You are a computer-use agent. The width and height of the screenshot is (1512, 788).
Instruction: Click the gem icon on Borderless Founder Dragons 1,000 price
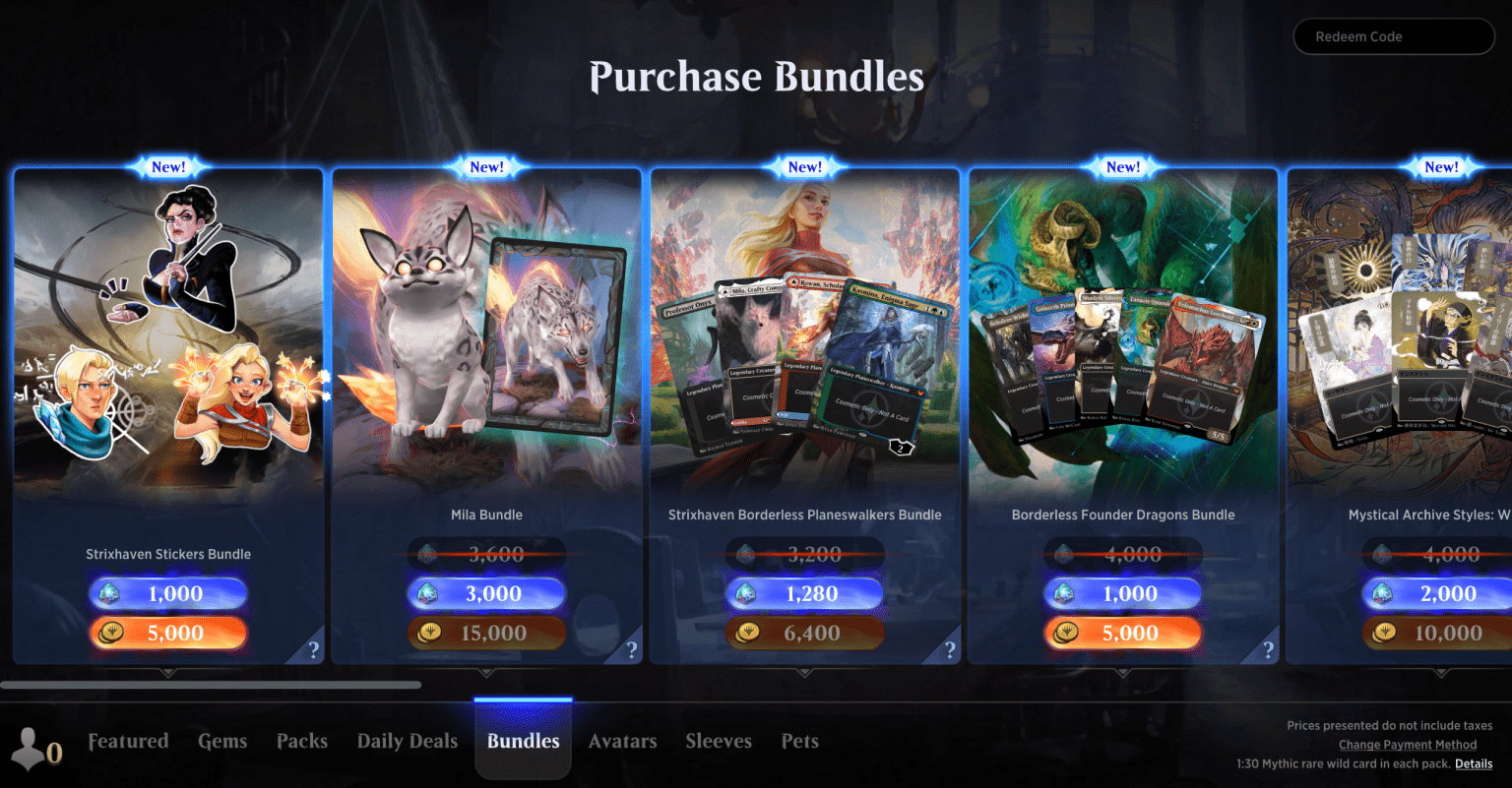[1066, 593]
